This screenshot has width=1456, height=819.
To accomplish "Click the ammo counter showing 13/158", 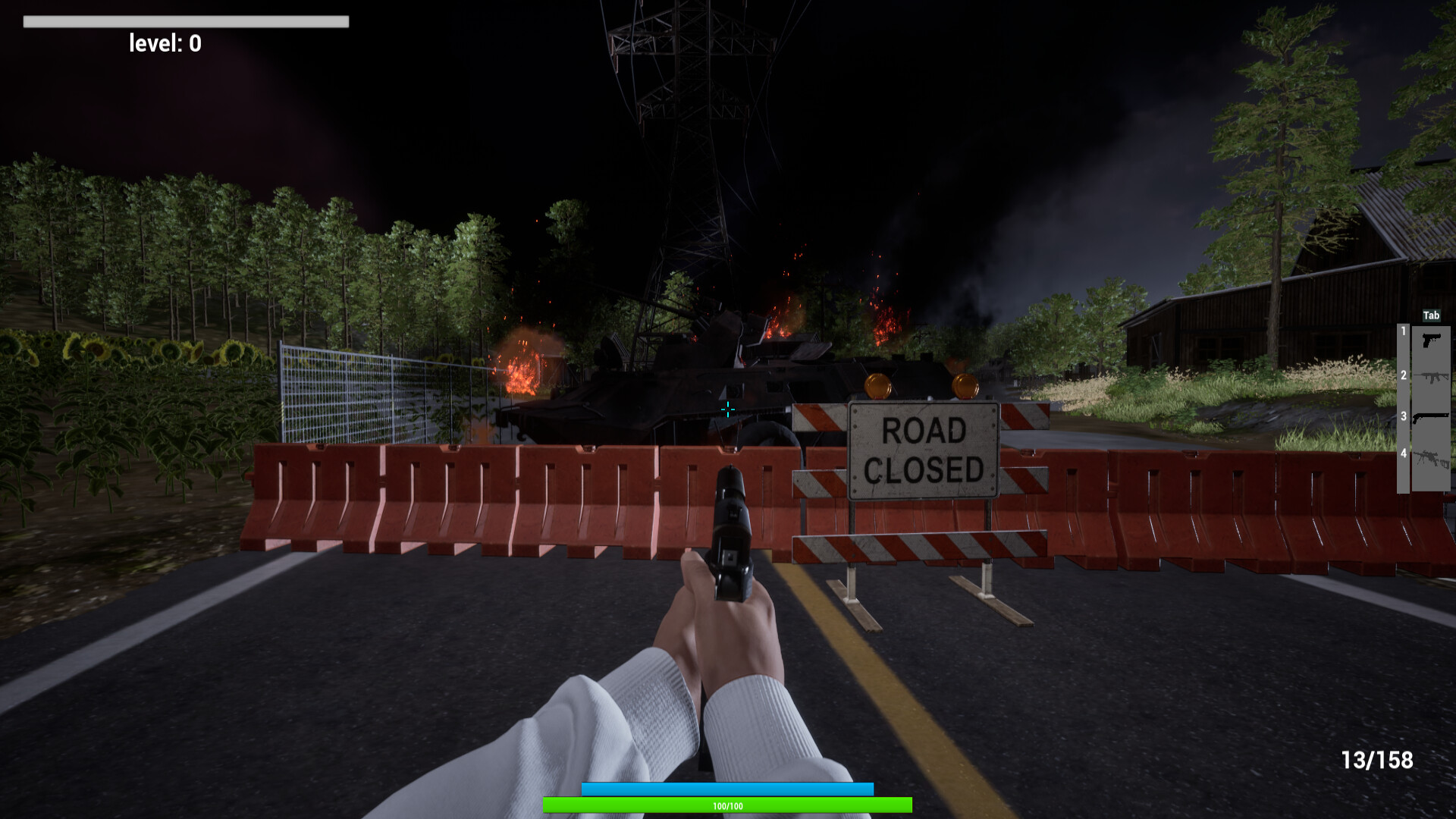I will click(1377, 759).
